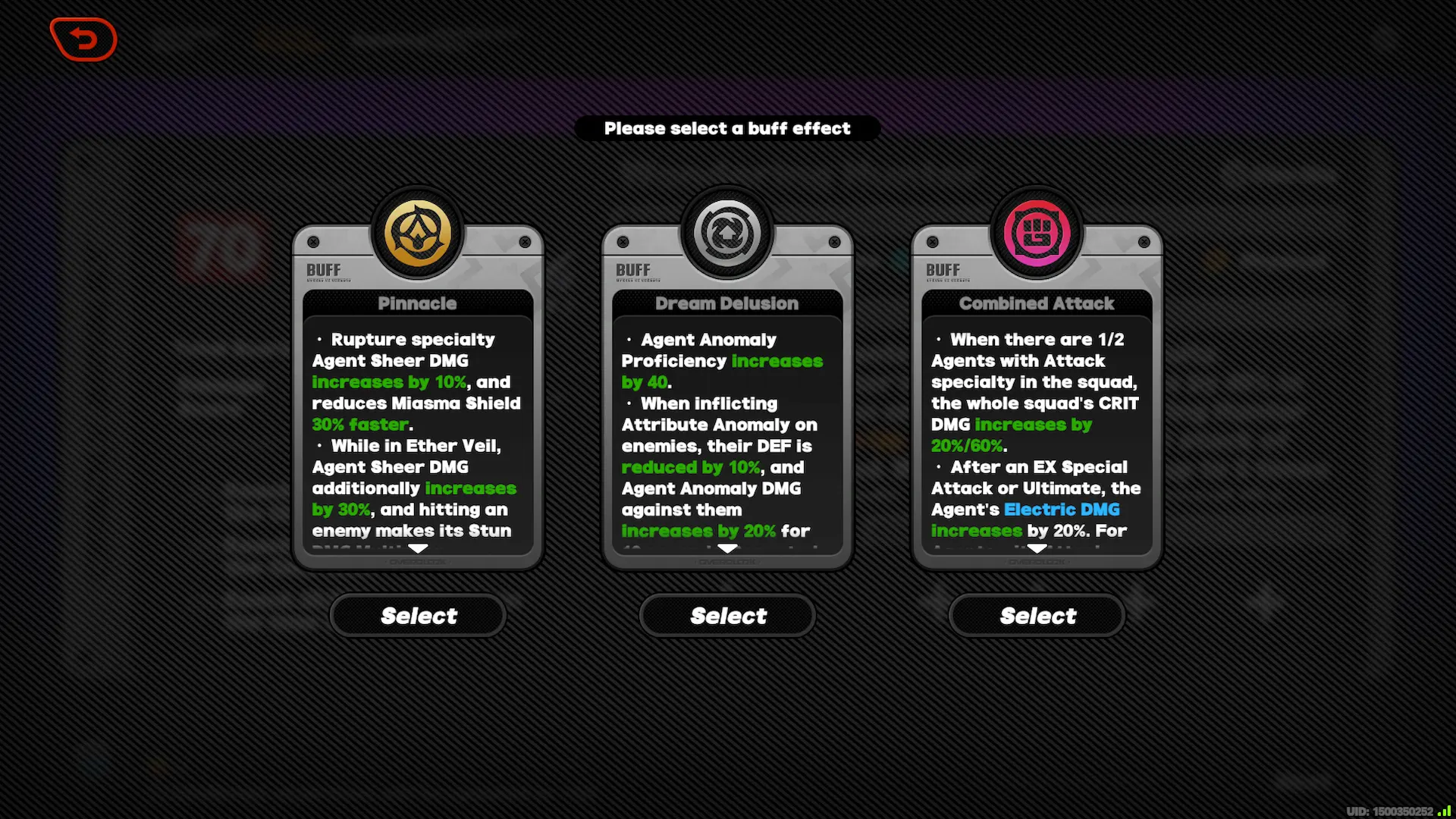The height and width of the screenshot is (819, 1456).
Task: Click the Pinnacle card title header
Action: tap(418, 303)
